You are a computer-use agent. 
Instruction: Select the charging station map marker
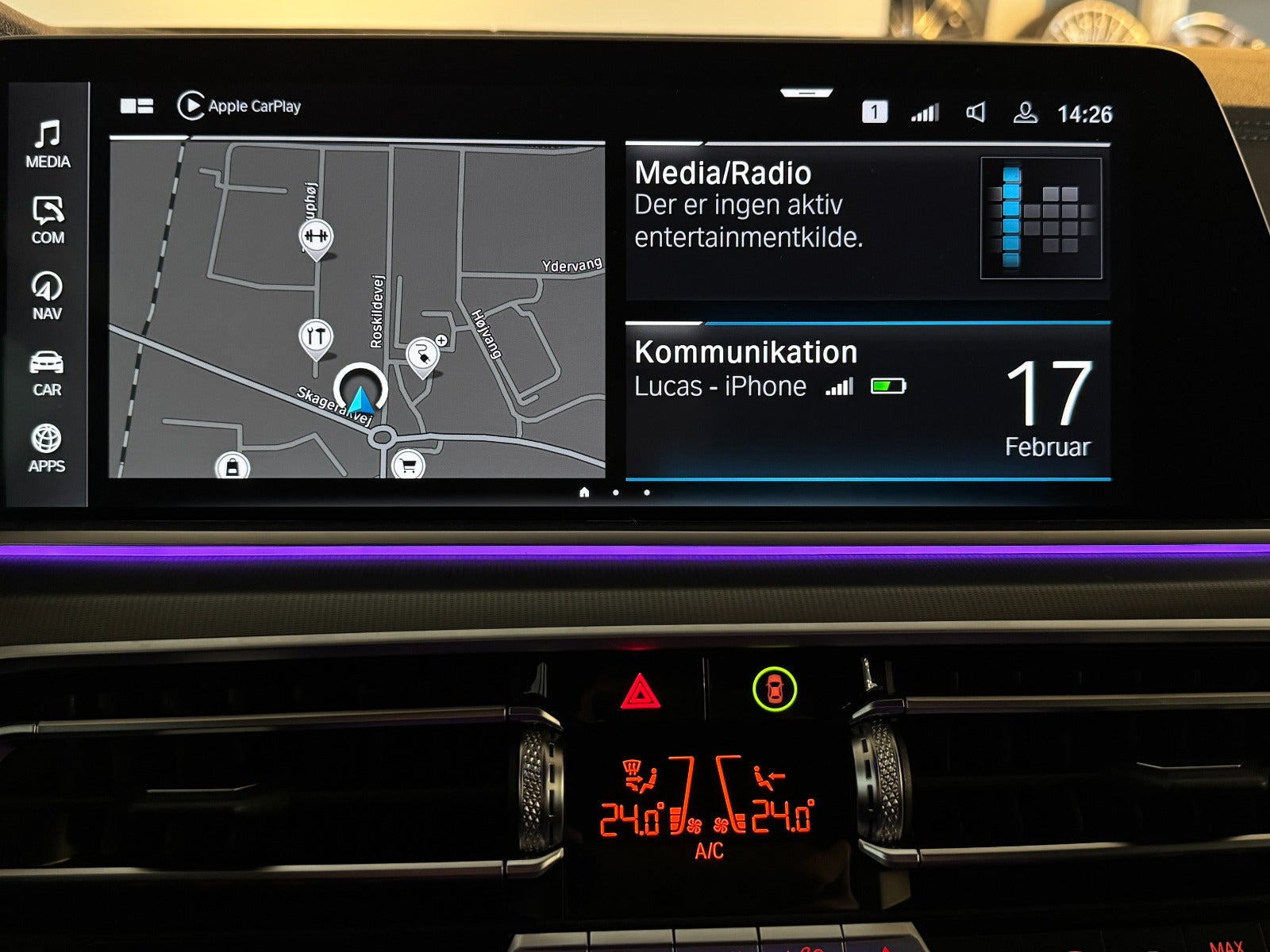(x=422, y=355)
